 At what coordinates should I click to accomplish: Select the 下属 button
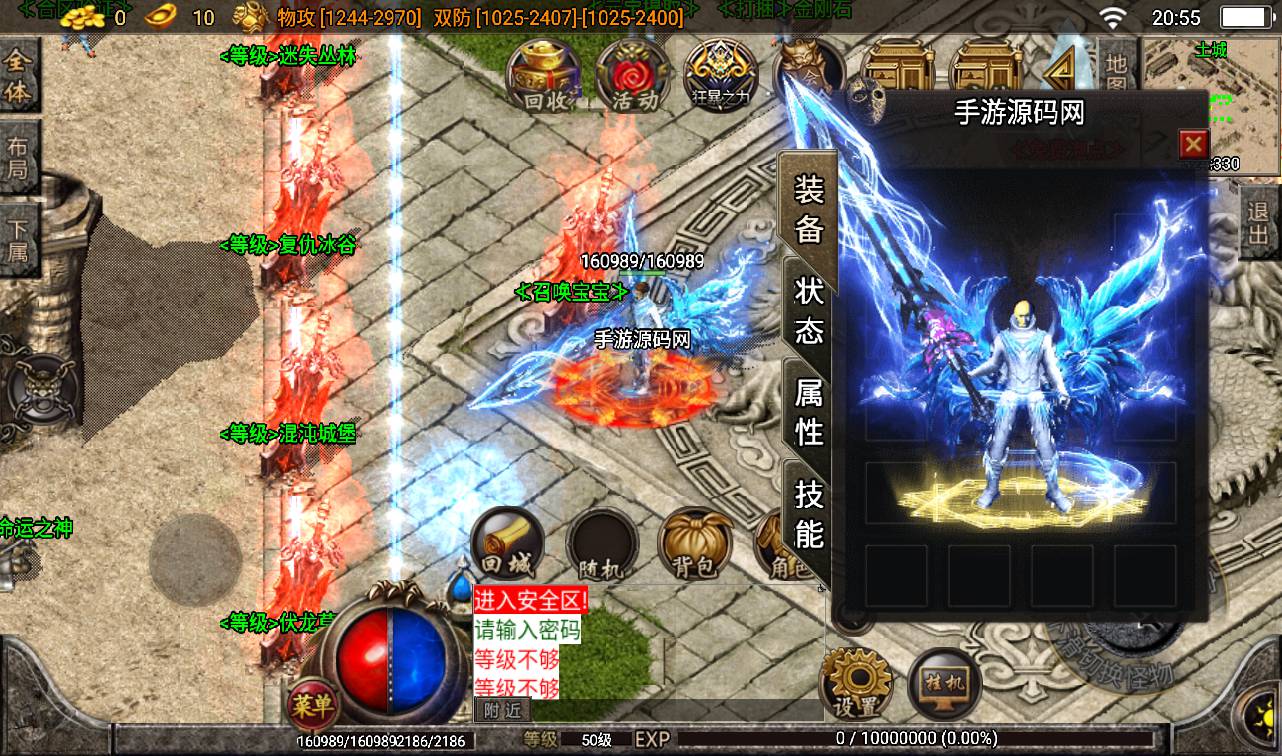click(18, 238)
